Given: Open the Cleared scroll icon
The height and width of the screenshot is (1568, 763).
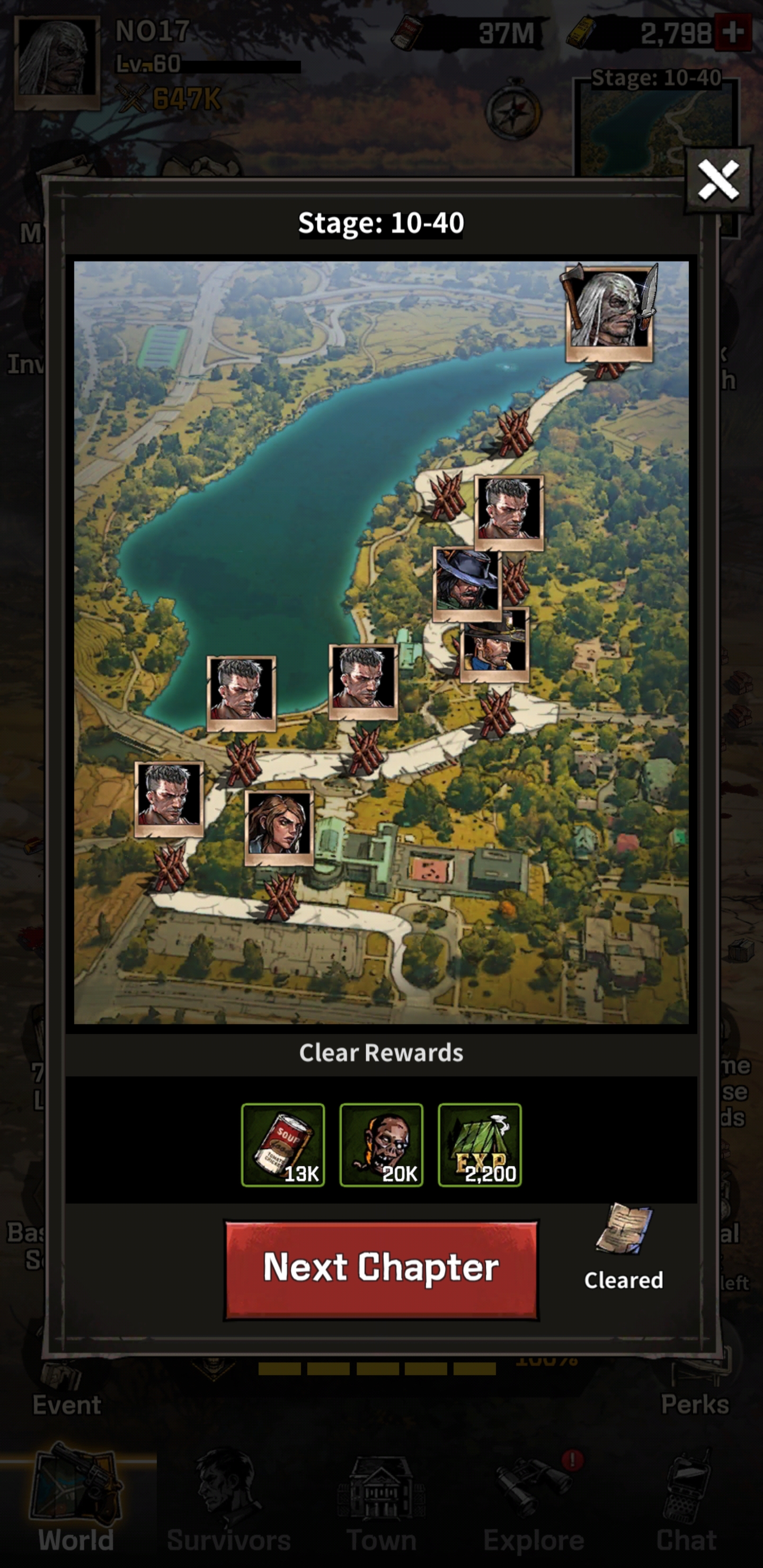Looking at the screenshot, I should tap(624, 1230).
